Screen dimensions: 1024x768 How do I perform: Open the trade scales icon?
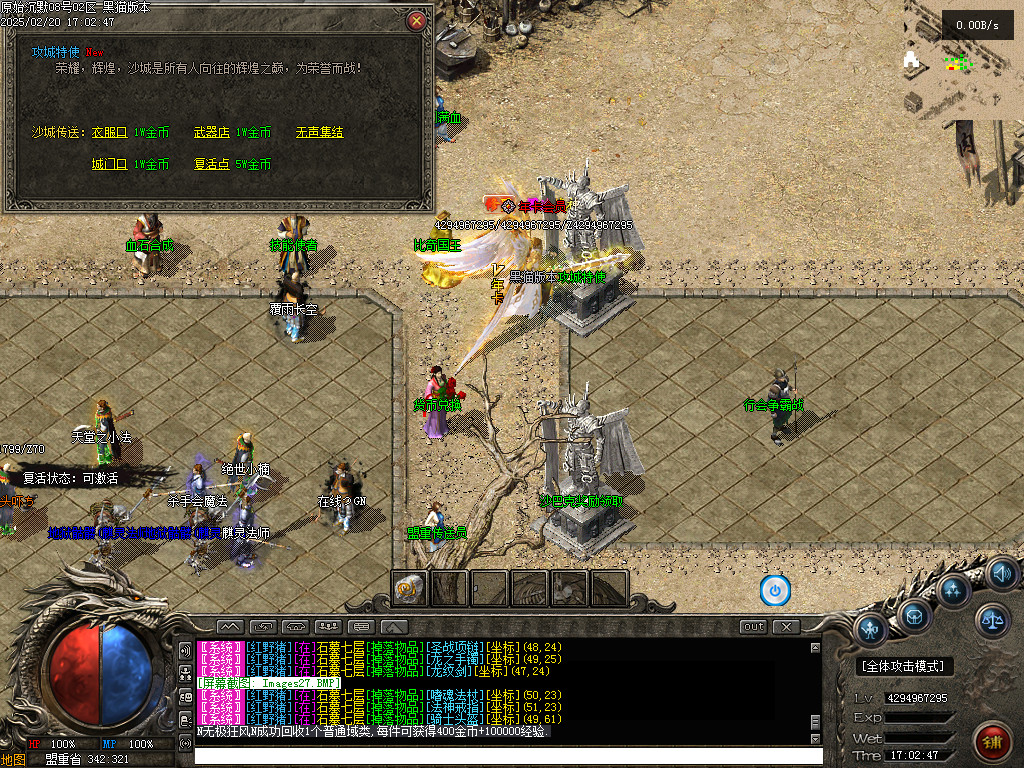993,620
